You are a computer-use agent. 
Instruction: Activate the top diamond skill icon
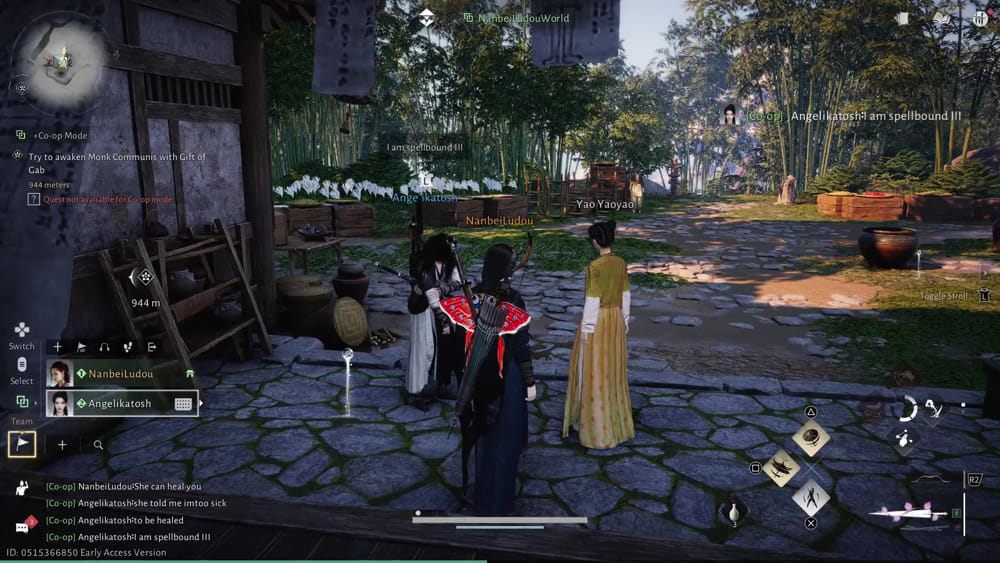coord(811,436)
